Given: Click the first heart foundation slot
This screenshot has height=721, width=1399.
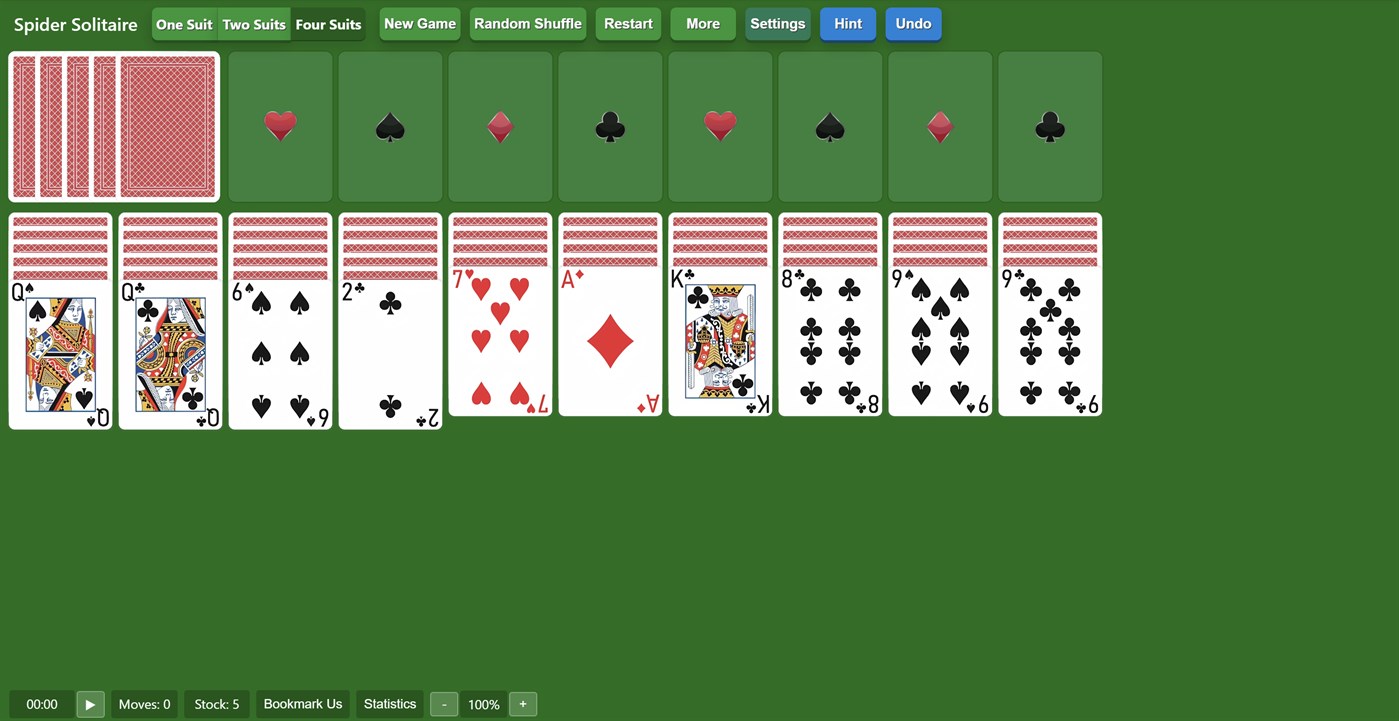Looking at the screenshot, I should [280, 126].
